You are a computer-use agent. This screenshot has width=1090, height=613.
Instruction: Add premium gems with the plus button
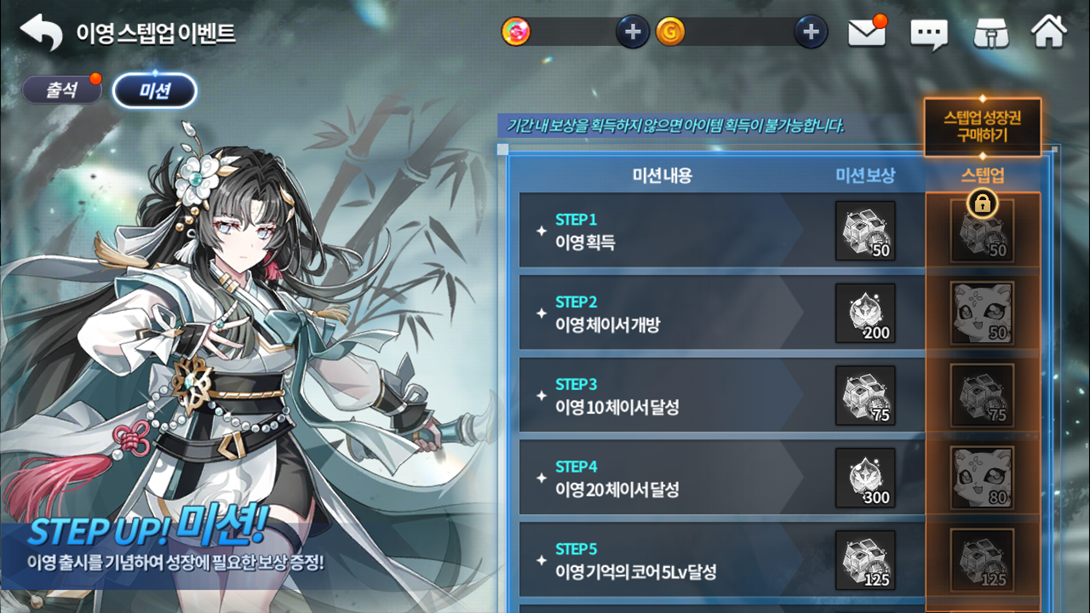(x=632, y=32)
